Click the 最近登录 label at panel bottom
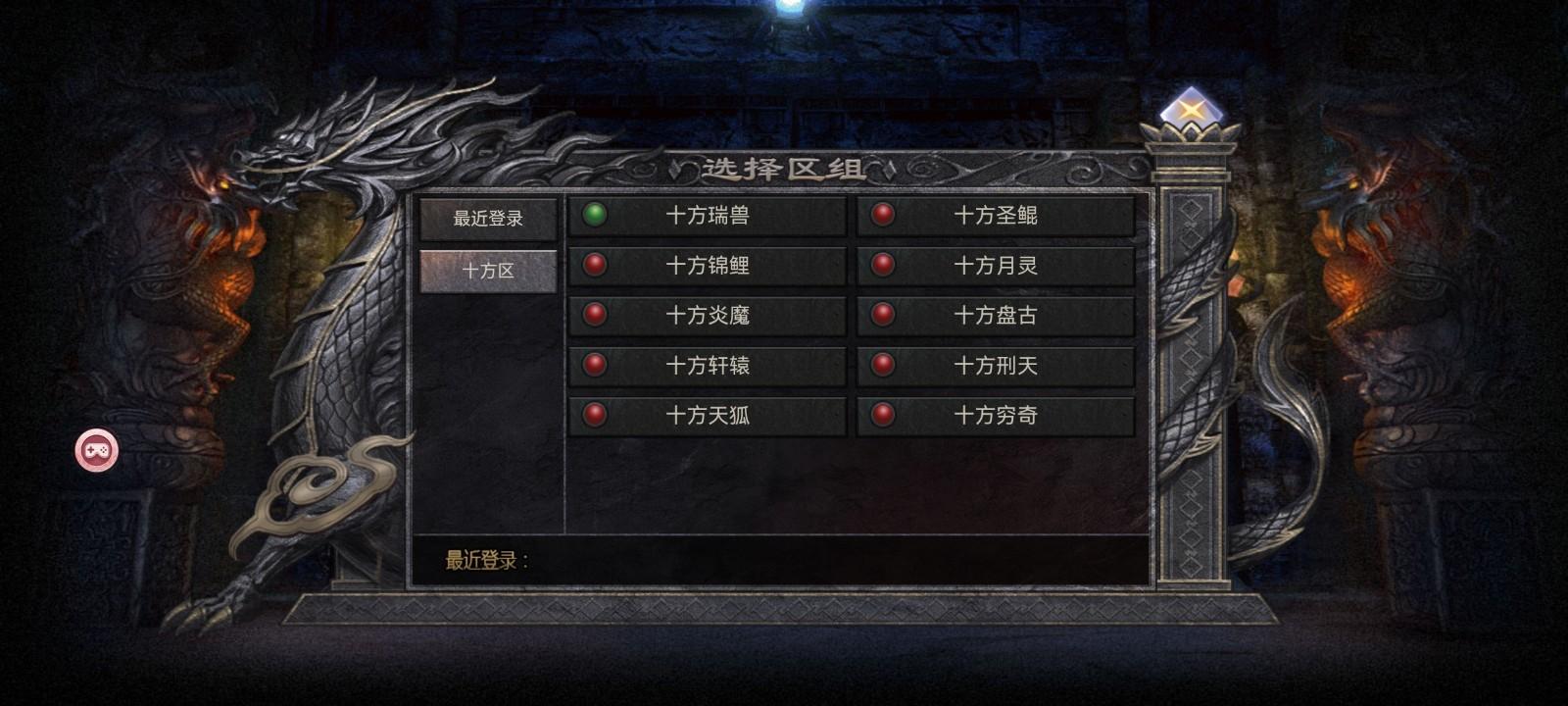This screenshot has width=1568, height=706. click(x=479, y=561)
